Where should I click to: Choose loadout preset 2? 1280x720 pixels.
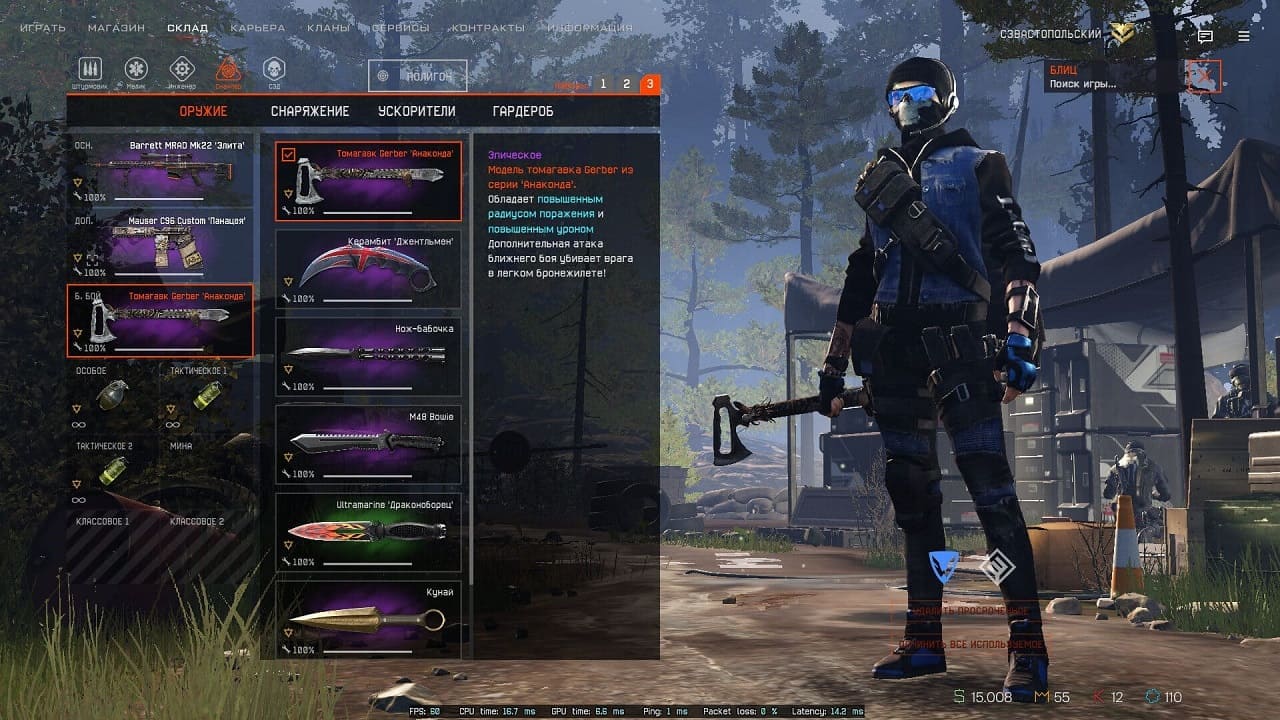(626, 84)
